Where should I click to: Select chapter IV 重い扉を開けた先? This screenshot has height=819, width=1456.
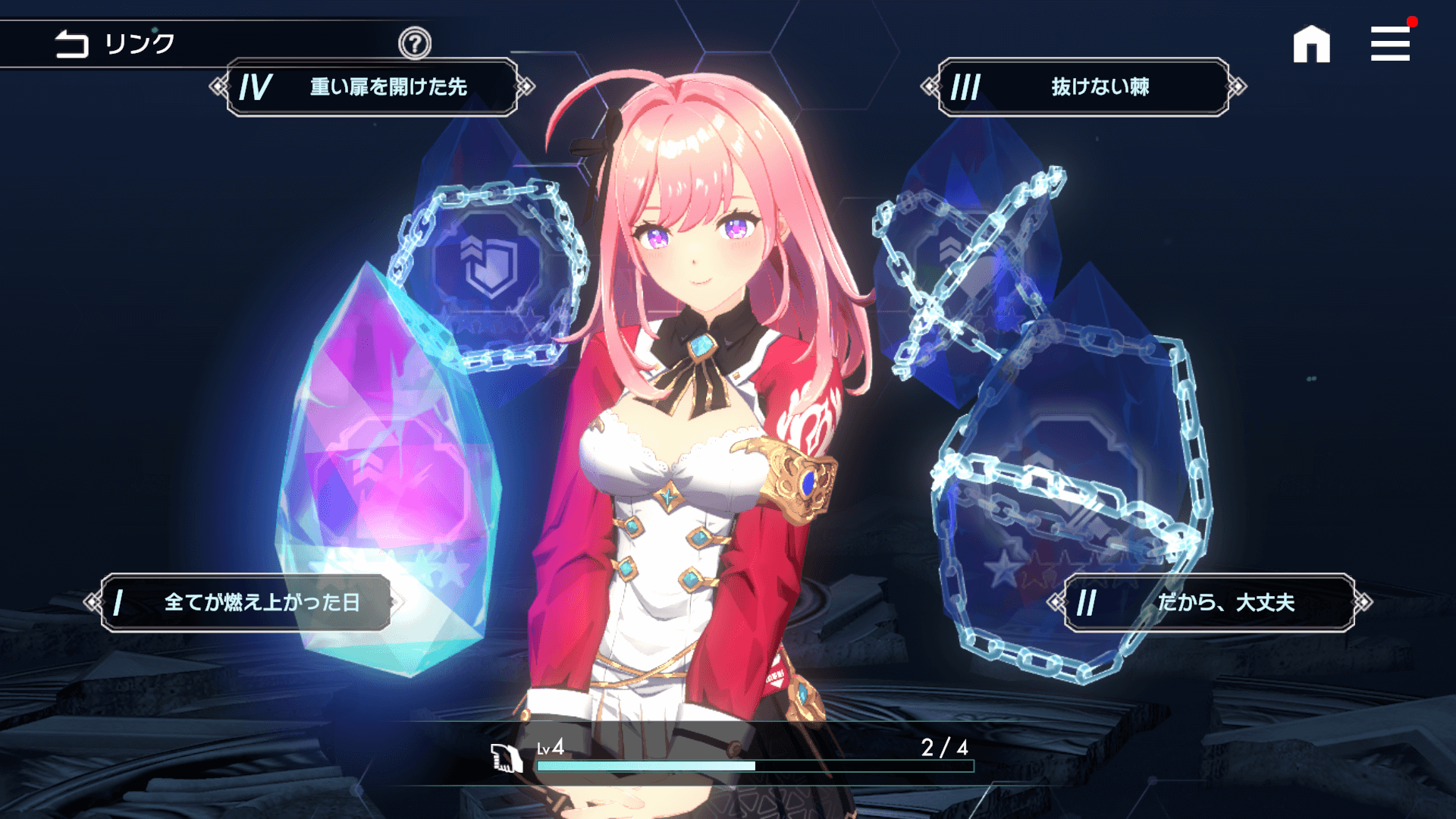point(372,87)
